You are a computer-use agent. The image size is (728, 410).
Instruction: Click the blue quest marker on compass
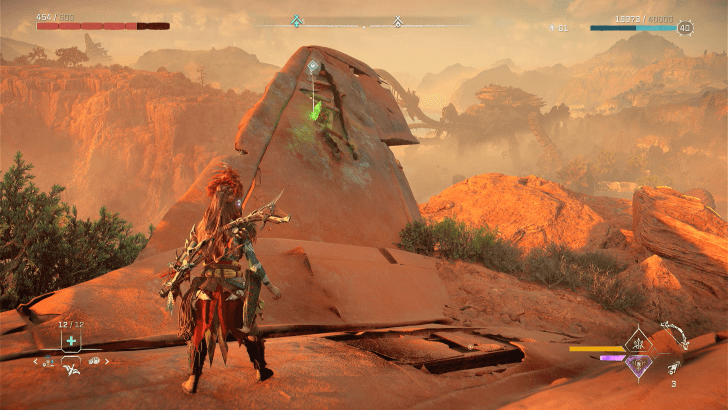pos(296,21)
